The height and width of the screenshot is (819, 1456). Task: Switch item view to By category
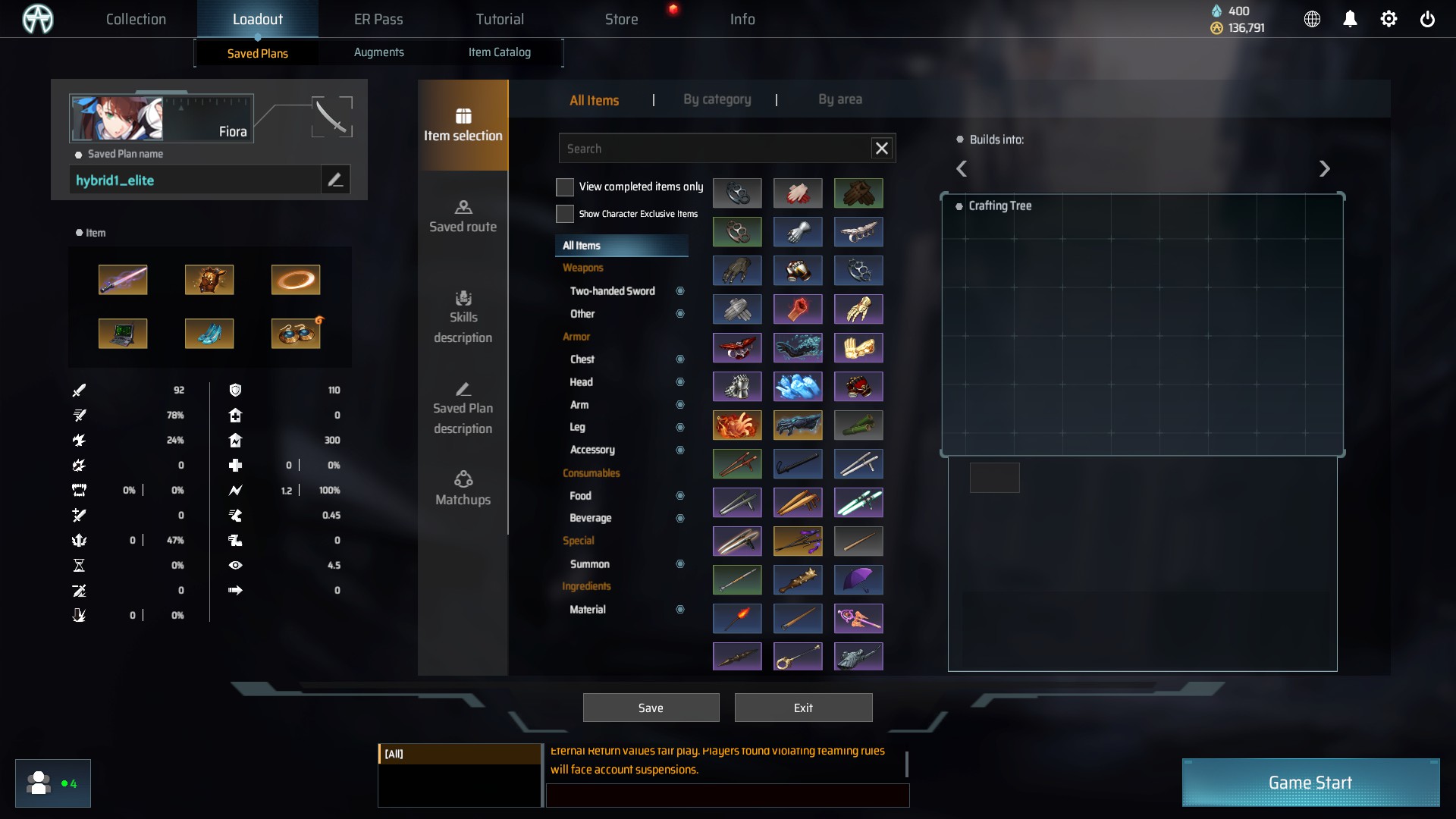[717, 99]
